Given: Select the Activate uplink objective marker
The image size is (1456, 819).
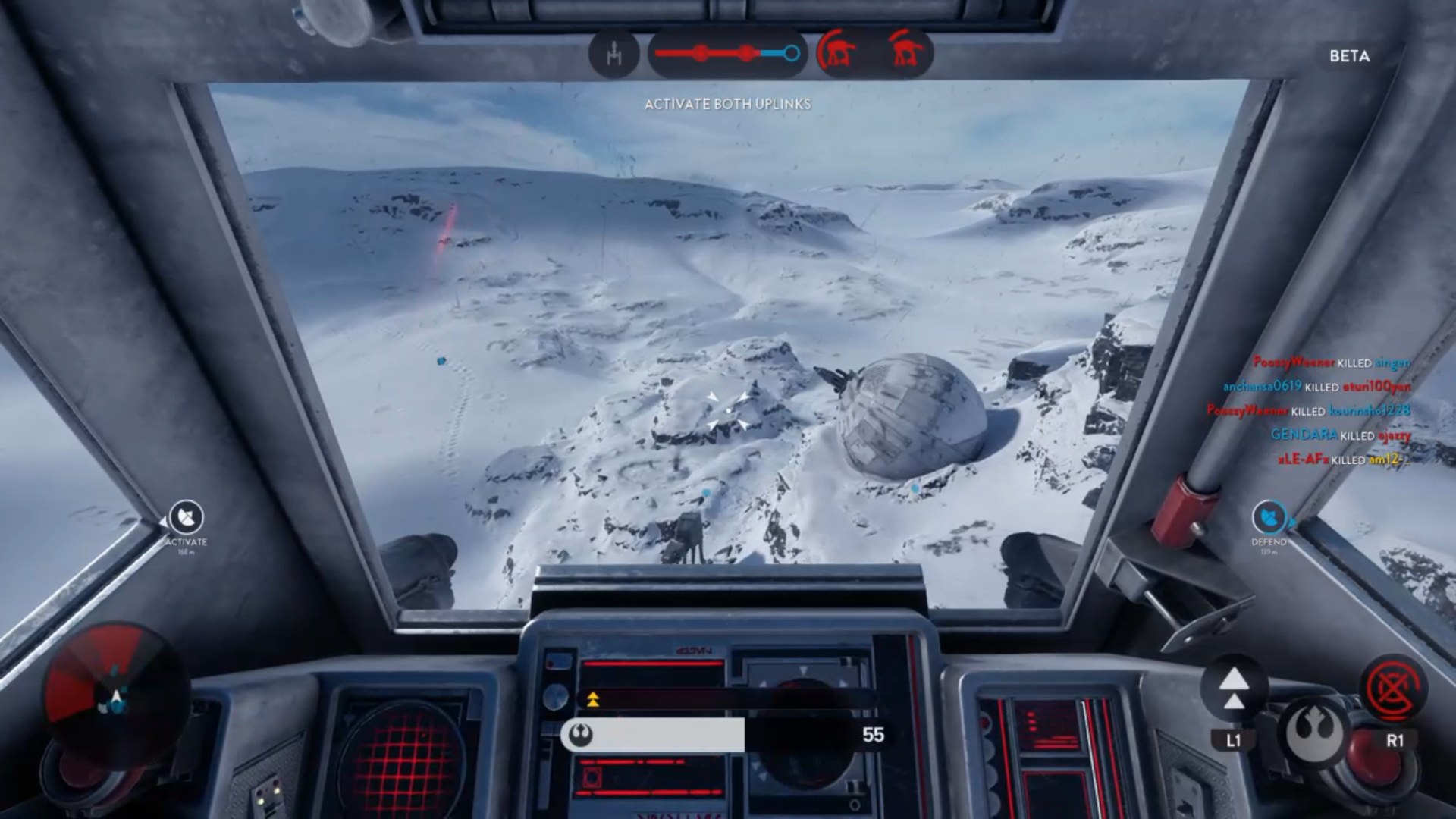Looking at the screenshot, I should tap(186, 519).
